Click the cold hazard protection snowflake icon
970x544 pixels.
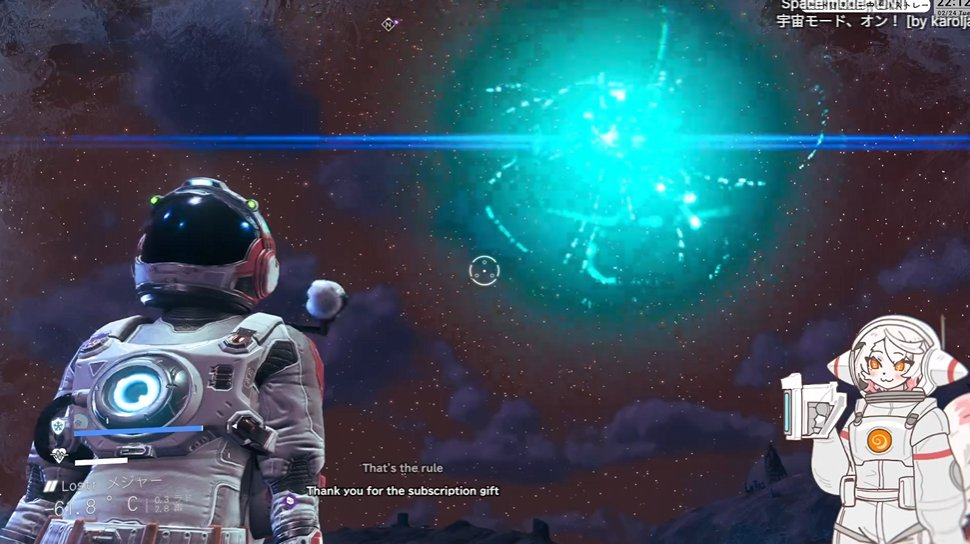58,426
